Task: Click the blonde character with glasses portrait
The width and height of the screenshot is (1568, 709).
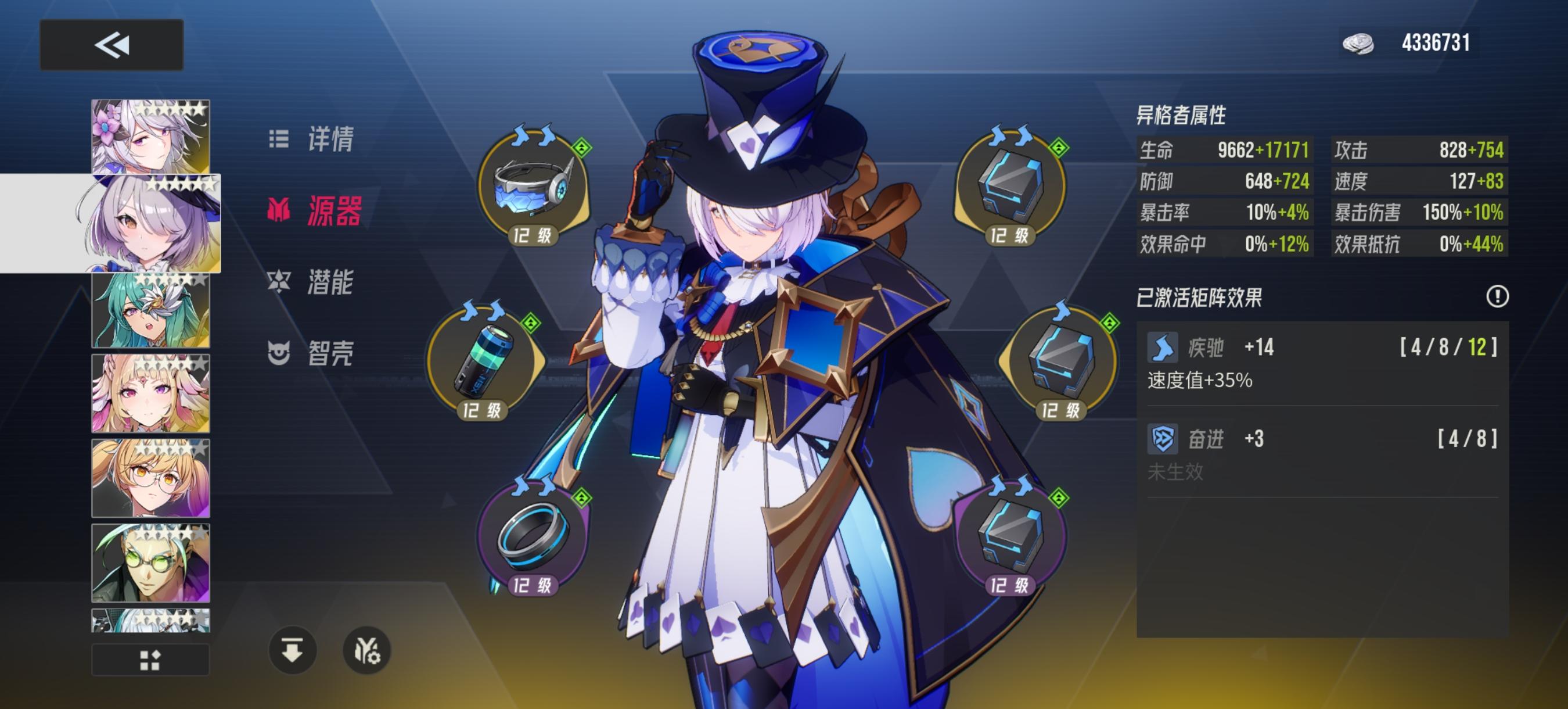Action: 150,479
